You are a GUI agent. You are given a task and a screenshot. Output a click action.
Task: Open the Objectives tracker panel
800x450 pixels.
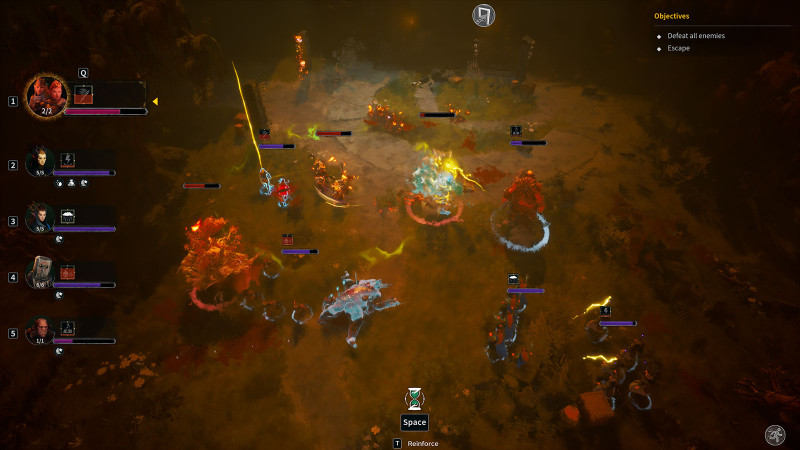[x=672, y=16]
